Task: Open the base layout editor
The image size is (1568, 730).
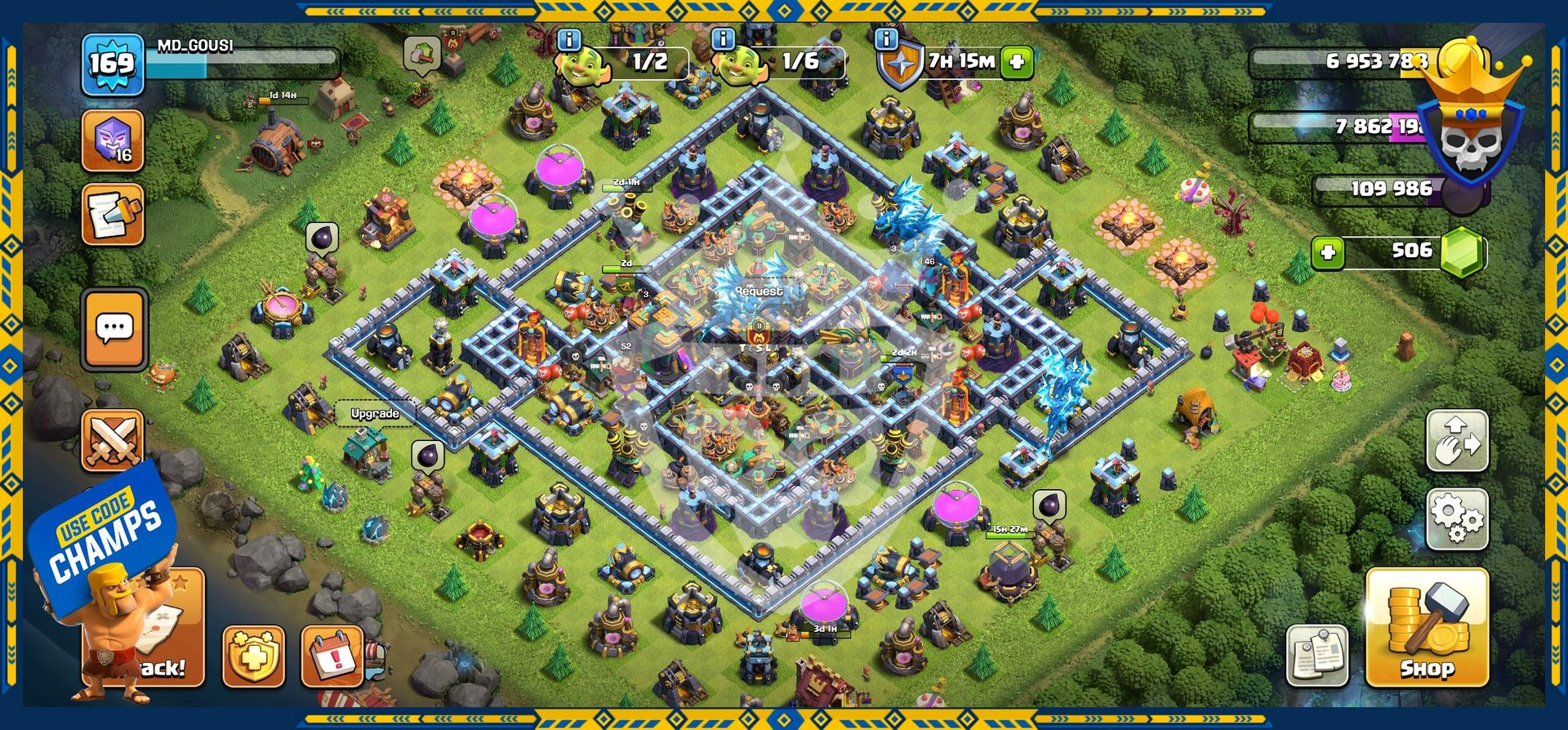Action: click(1457, 442)
